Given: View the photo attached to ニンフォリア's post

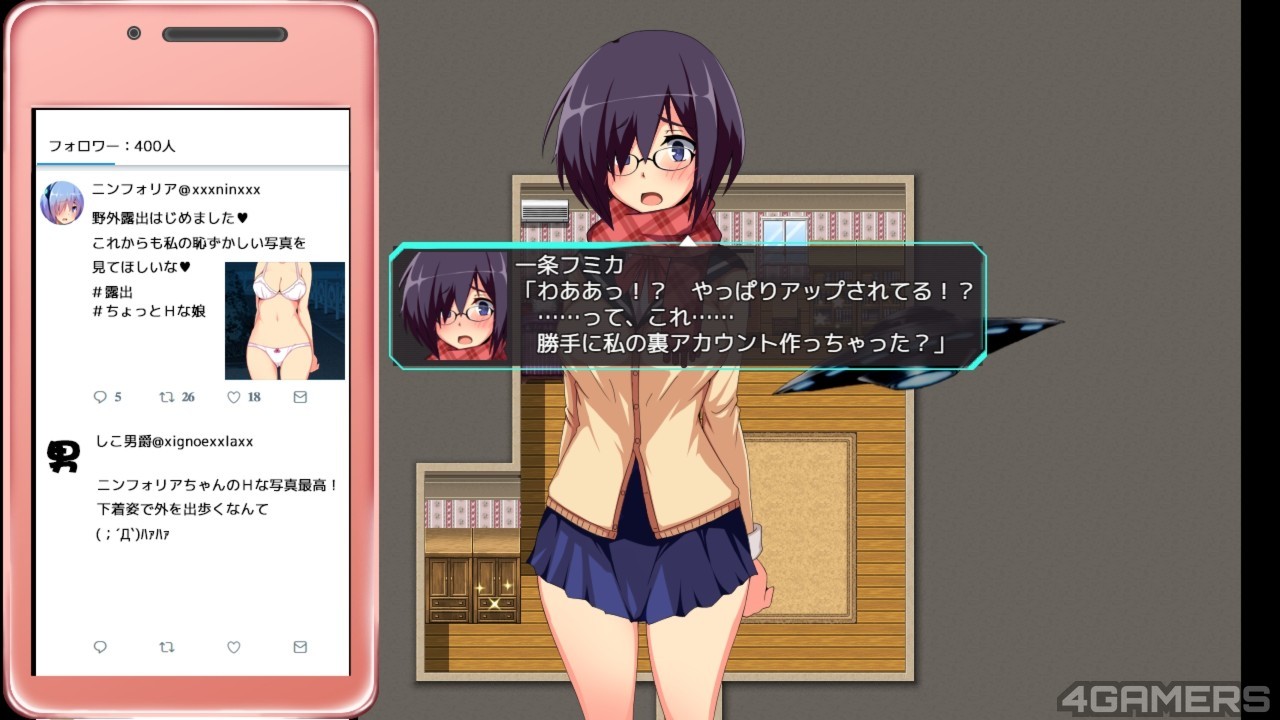Looking at the screenshot, I should [285, 320].
